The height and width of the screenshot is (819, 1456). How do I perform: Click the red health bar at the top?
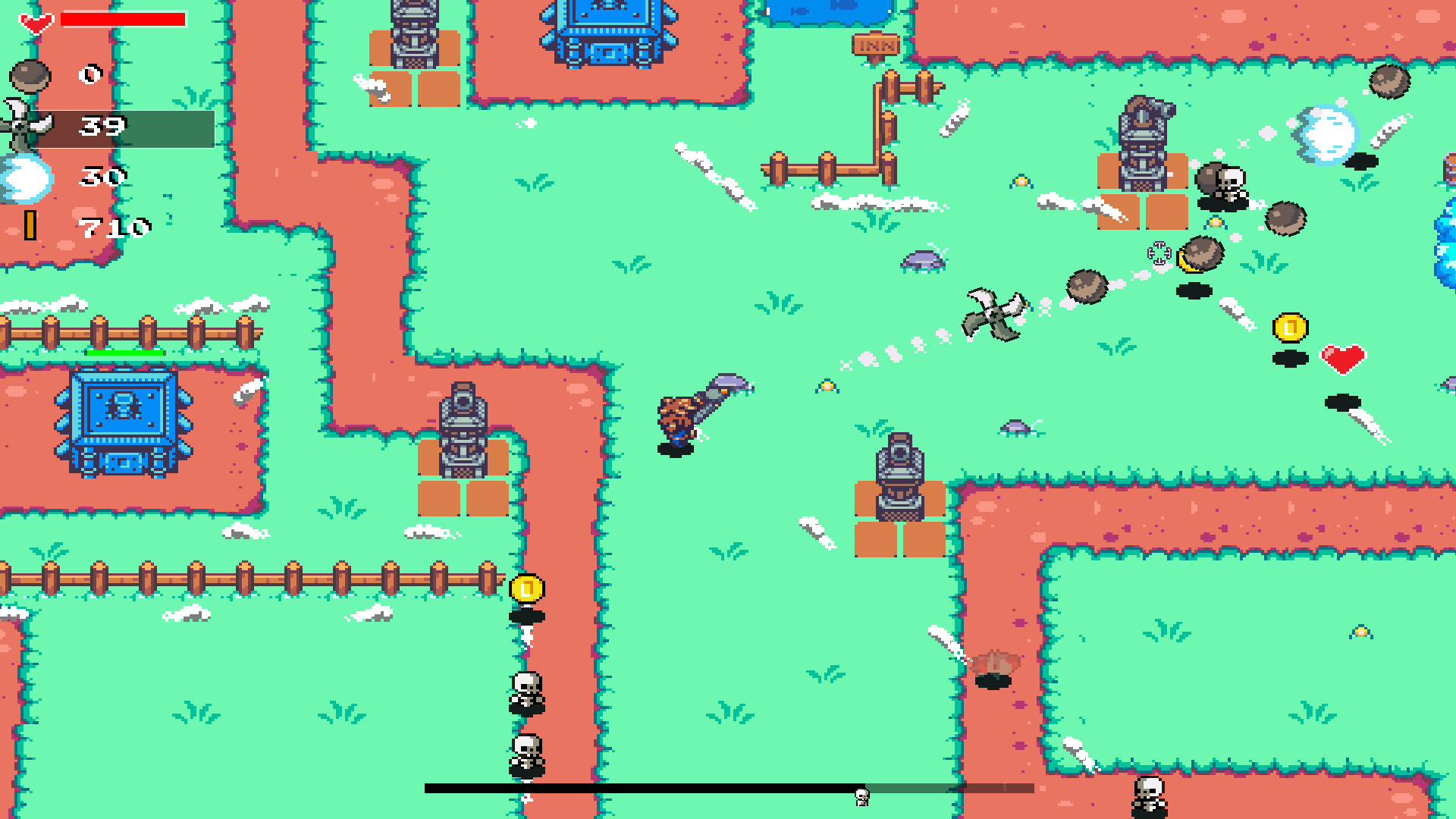click(x=124, y=19)
